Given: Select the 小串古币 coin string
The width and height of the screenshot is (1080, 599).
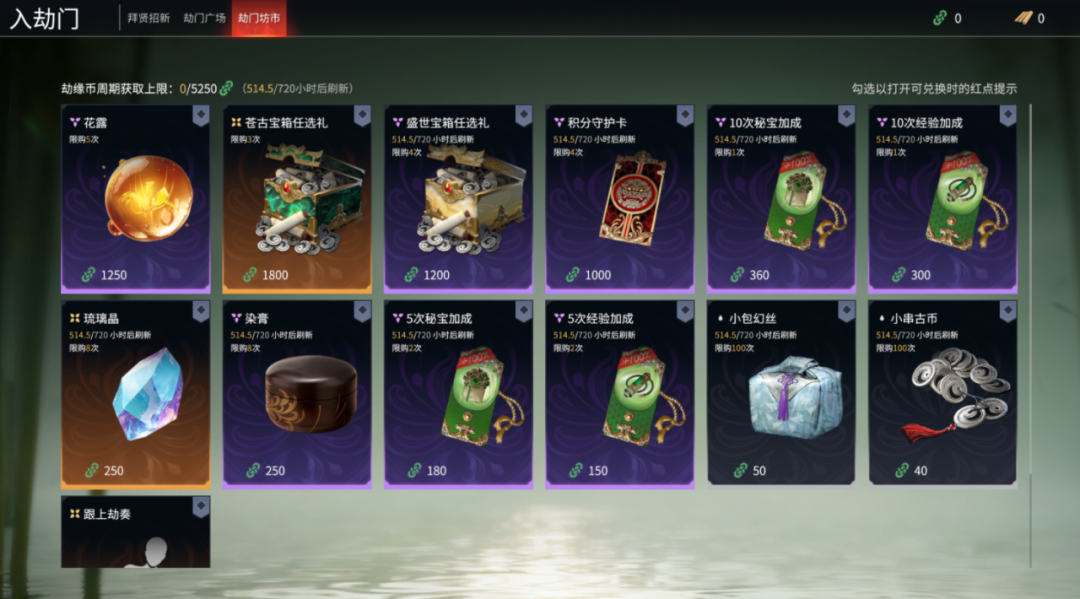Looking at the screenshot, I should point(943,396).
